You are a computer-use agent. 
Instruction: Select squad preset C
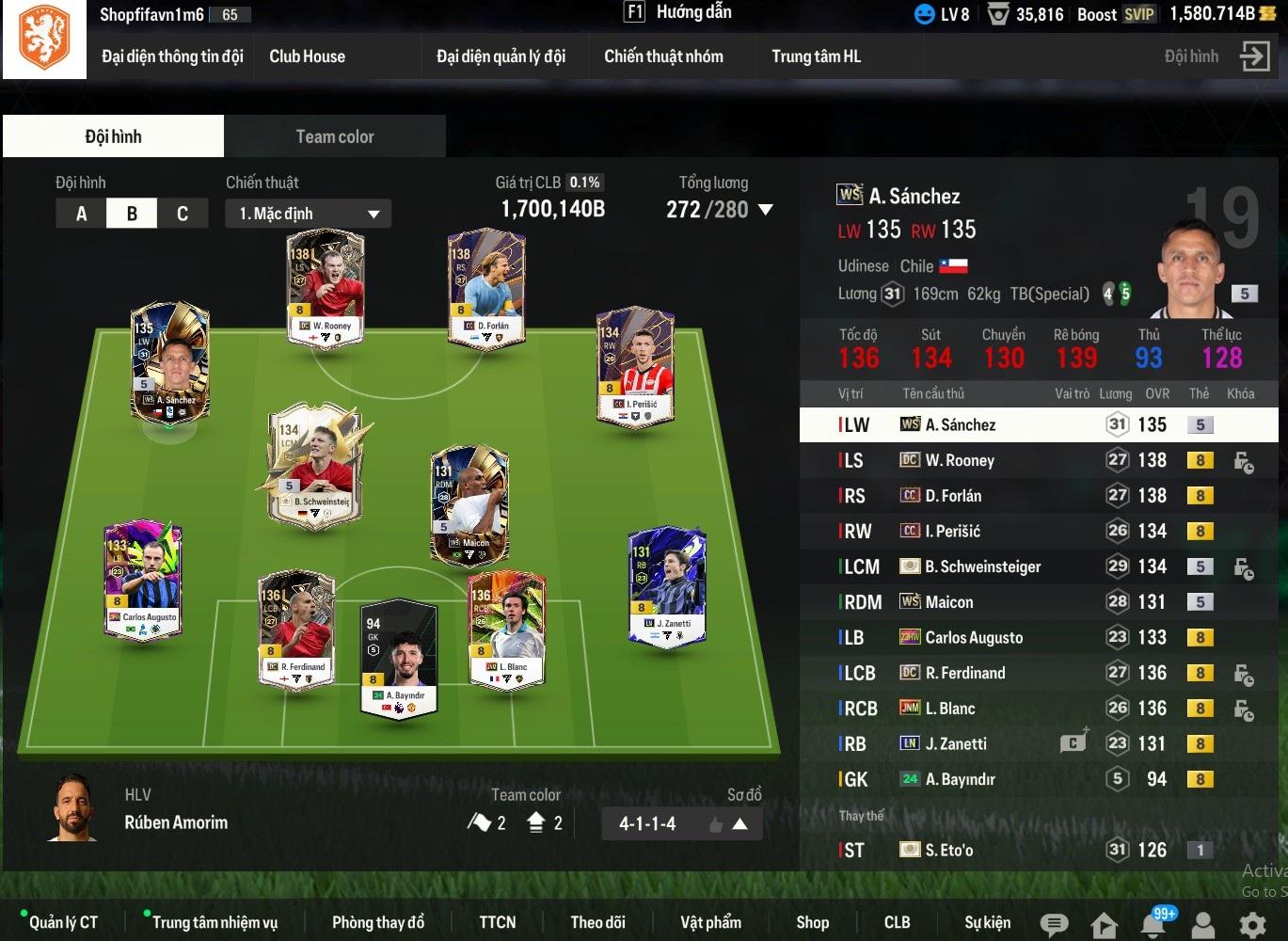183,214
